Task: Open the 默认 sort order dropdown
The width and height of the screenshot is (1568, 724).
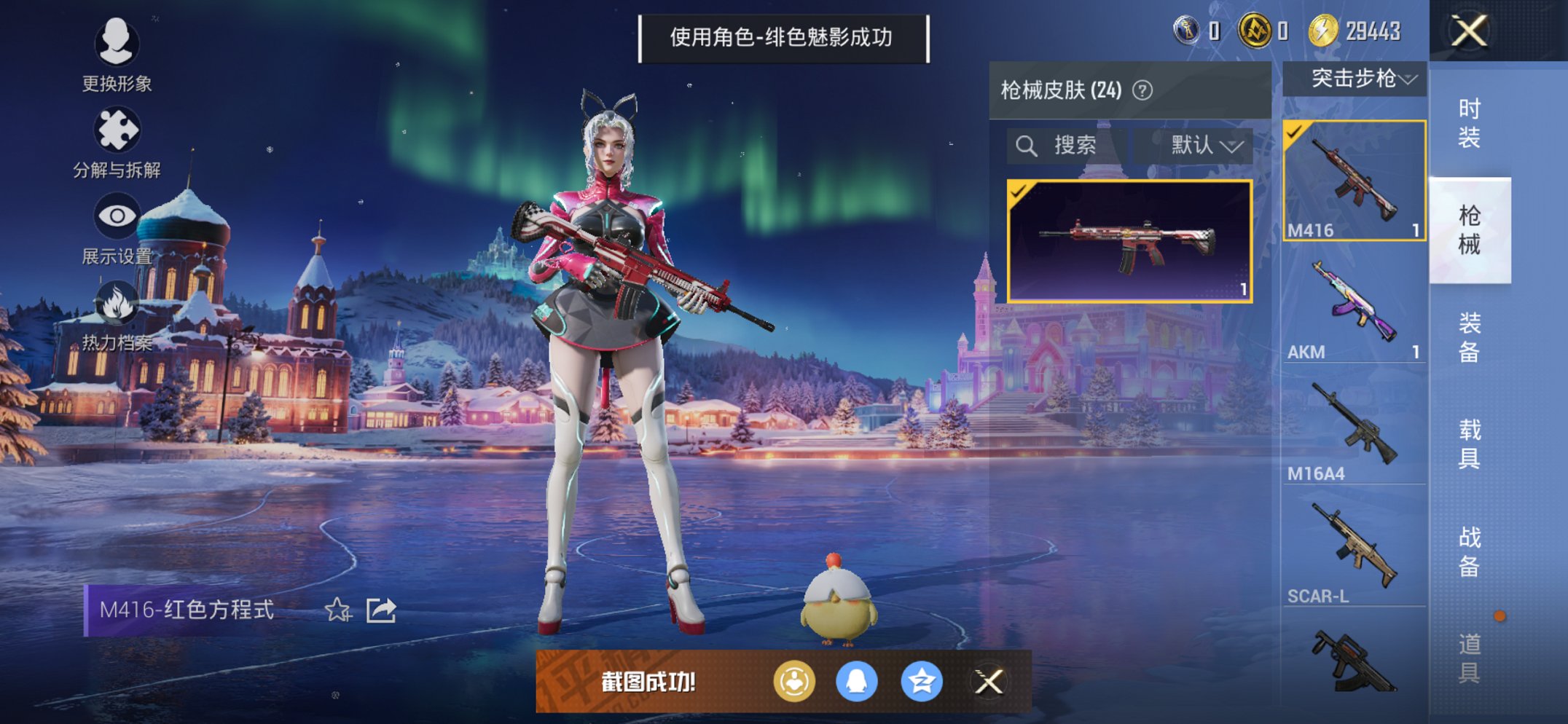Action: point(1202,145)
